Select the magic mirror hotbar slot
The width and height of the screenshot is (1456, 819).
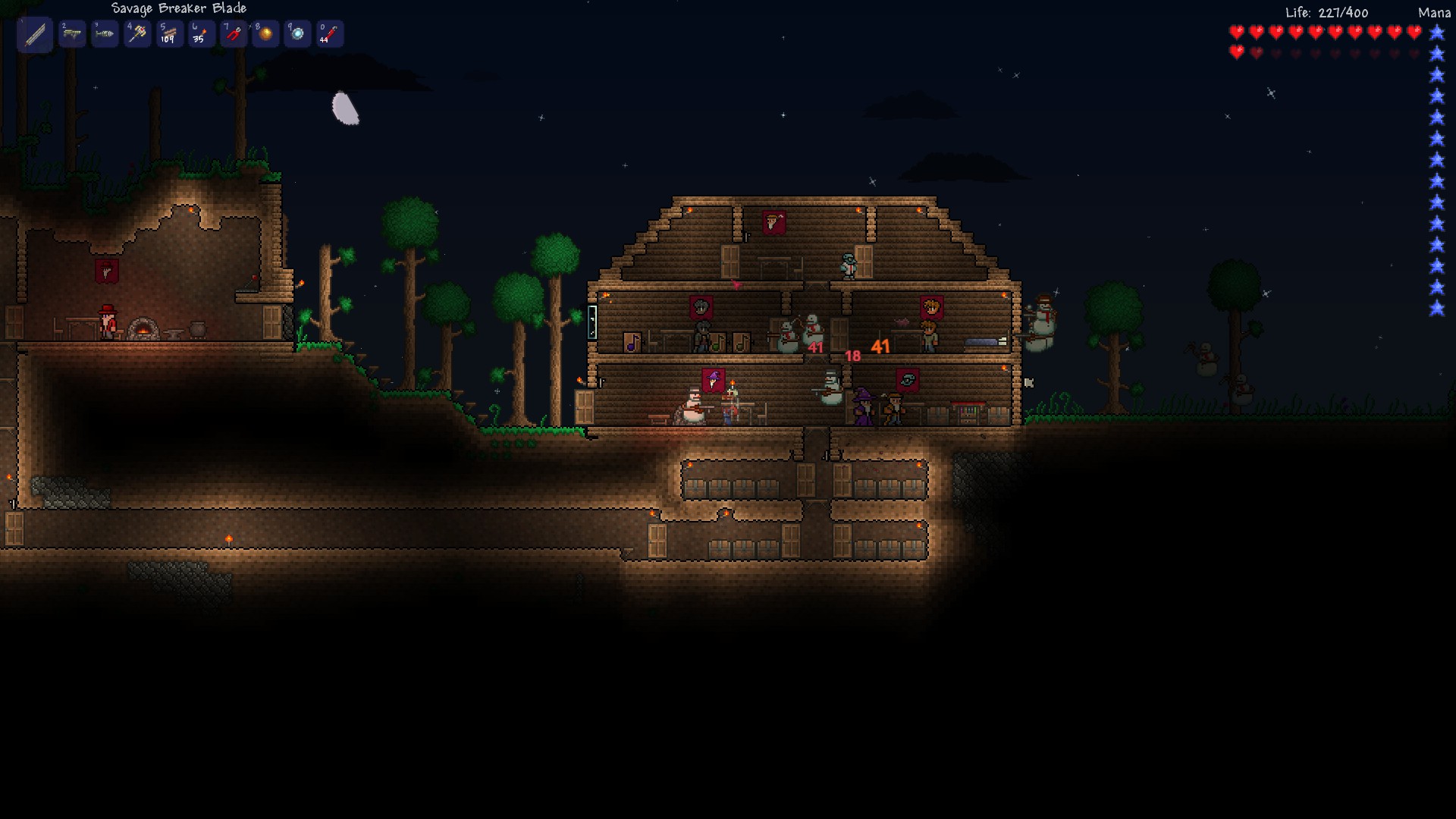(297, 34)
